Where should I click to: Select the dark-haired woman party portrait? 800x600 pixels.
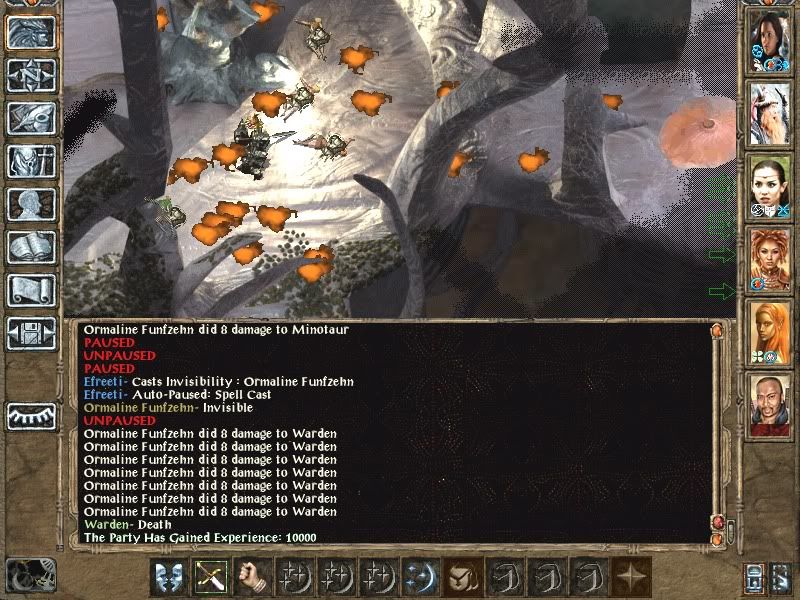[x=770, y=41]
